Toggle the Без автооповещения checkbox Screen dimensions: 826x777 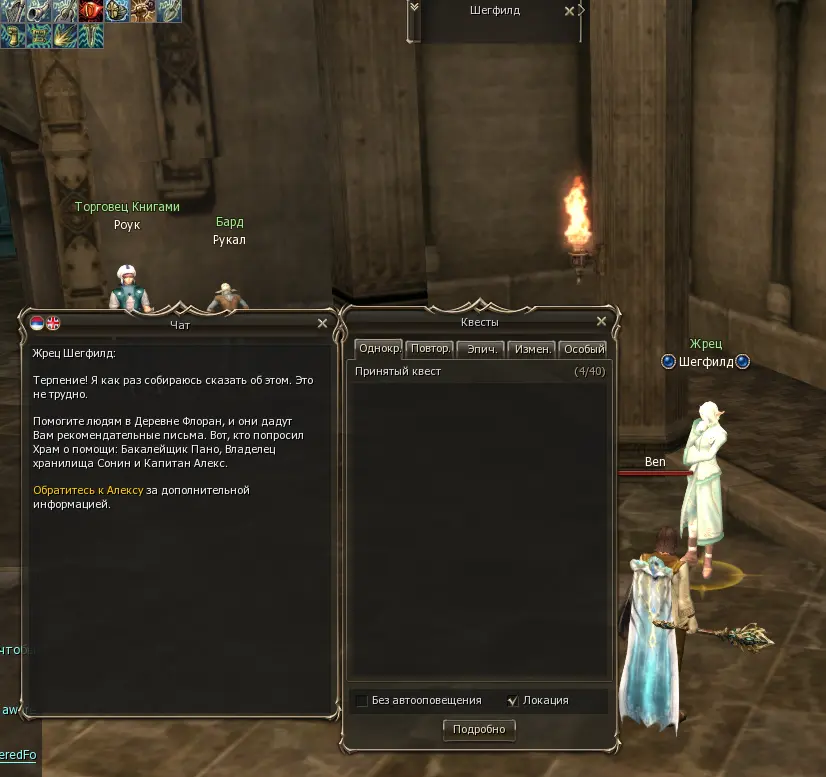[362, 700]
